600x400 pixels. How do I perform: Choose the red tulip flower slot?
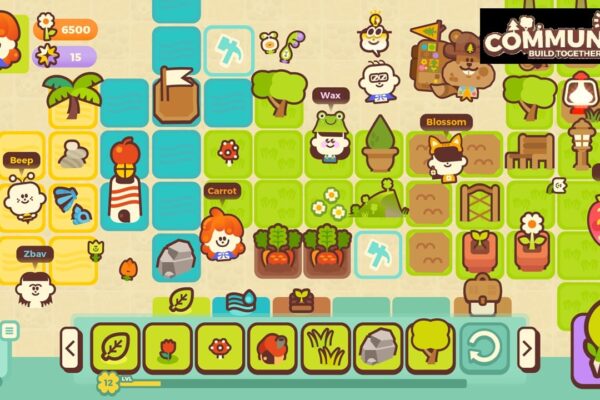[x=168, y=348]
